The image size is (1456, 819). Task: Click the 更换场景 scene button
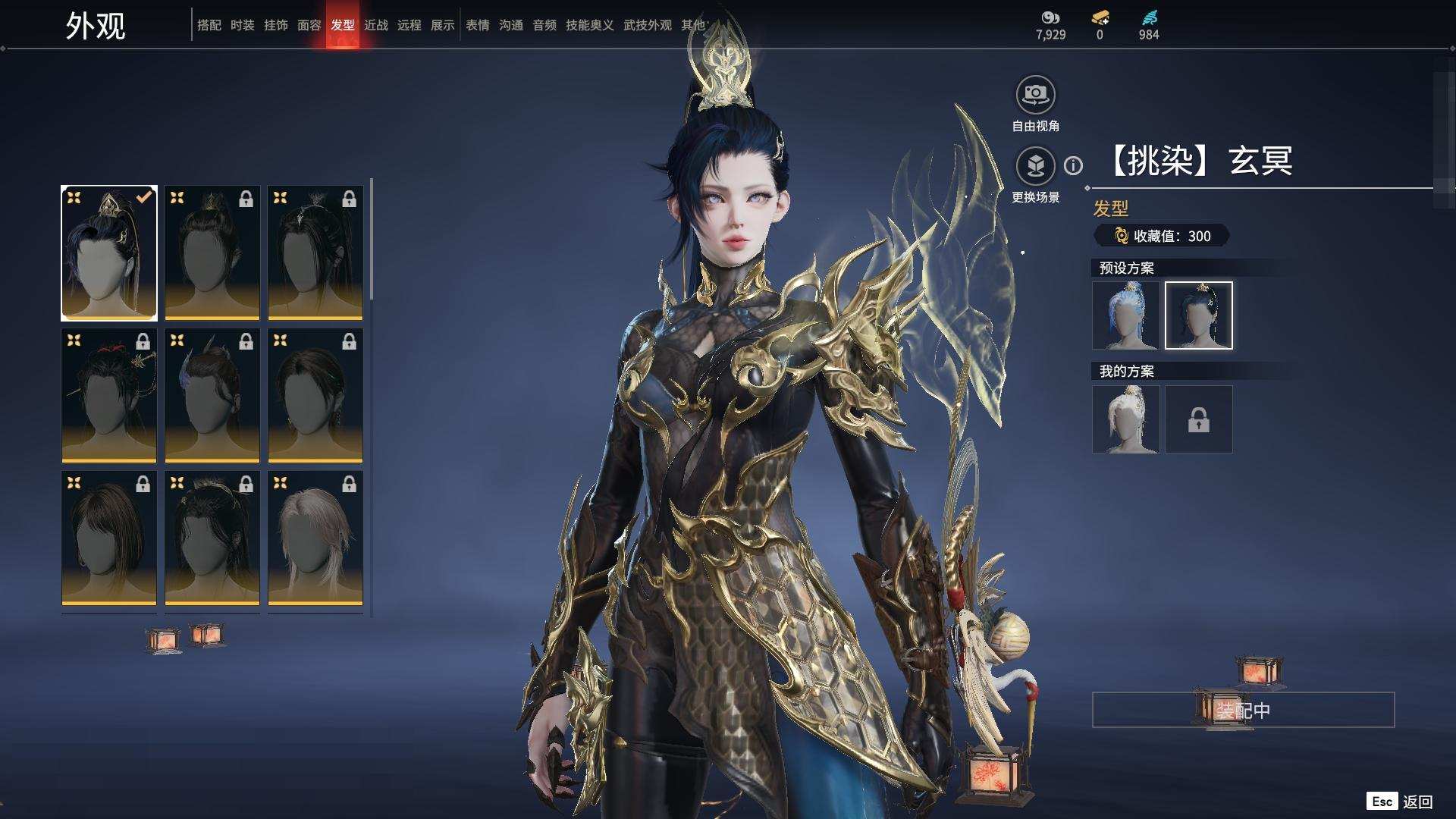tap(1035, 166)
